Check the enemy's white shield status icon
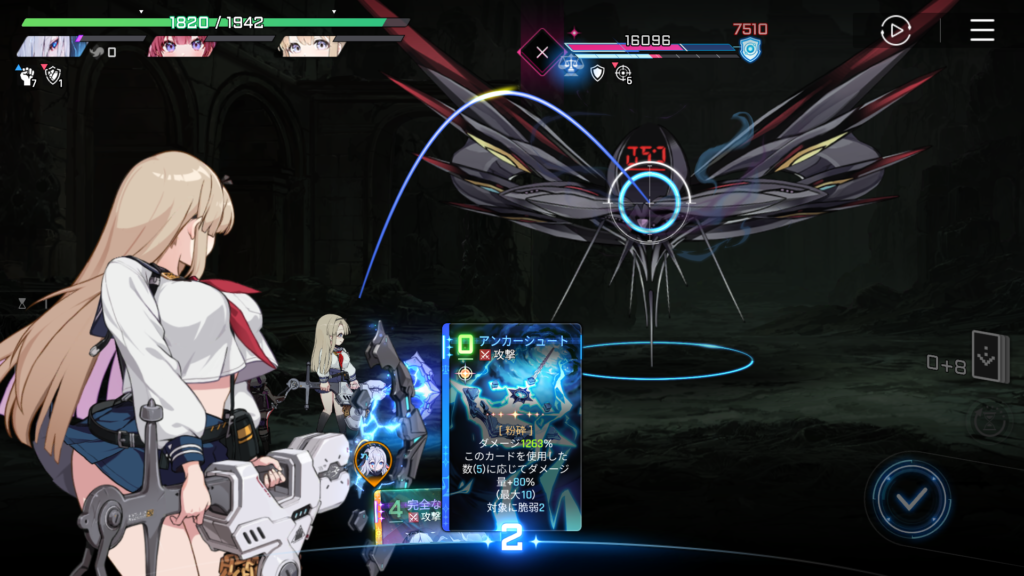The image size is (1024, 576). pyautogui.click(x=597, y=72)
